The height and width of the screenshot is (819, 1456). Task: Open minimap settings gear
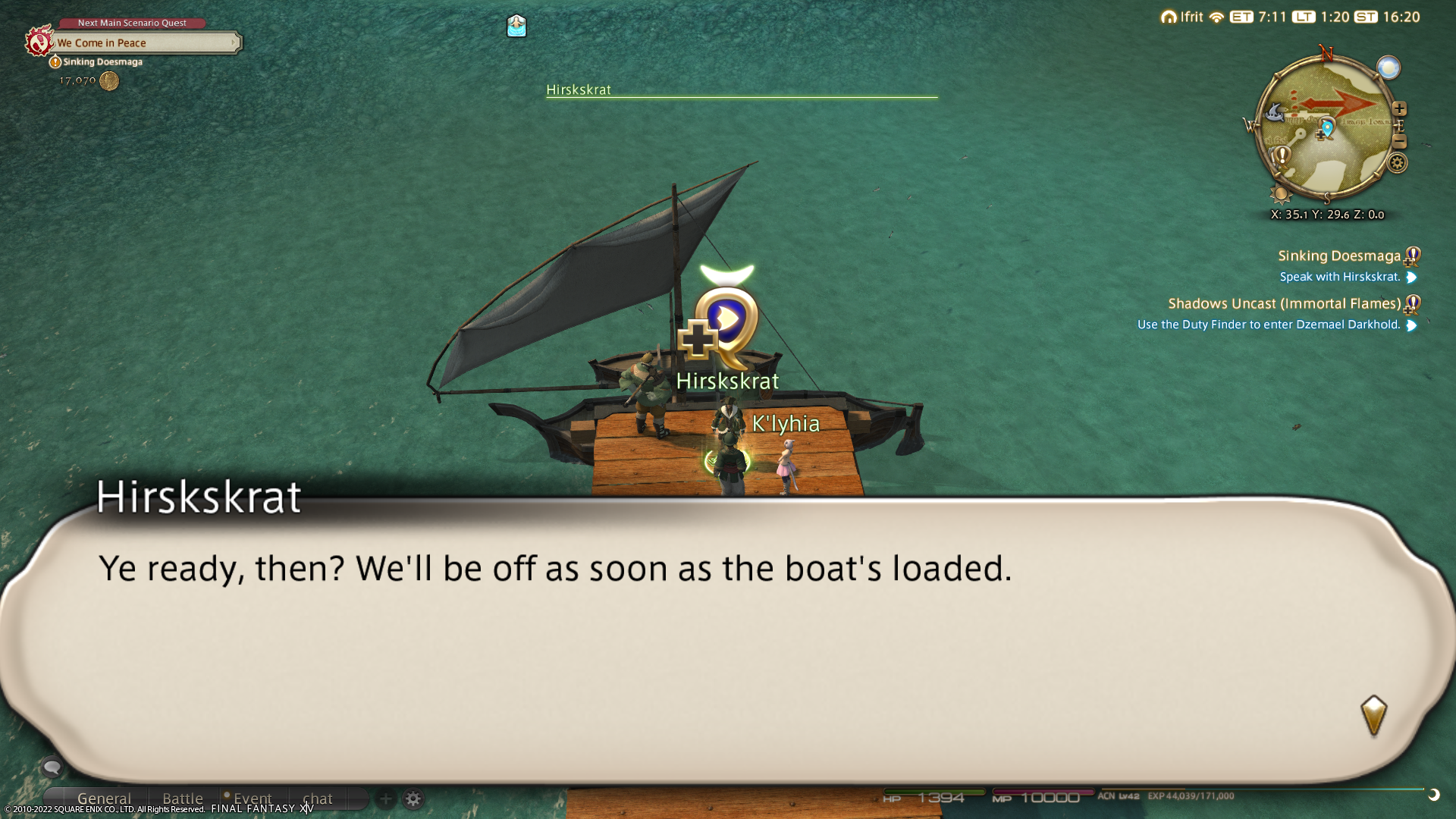[x=1397, y=163]
